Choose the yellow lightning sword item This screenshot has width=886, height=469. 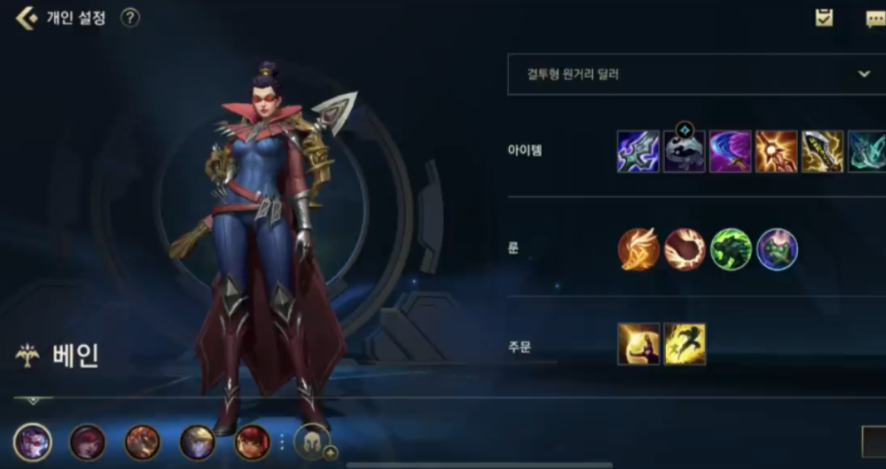click(x=822, y=152)
